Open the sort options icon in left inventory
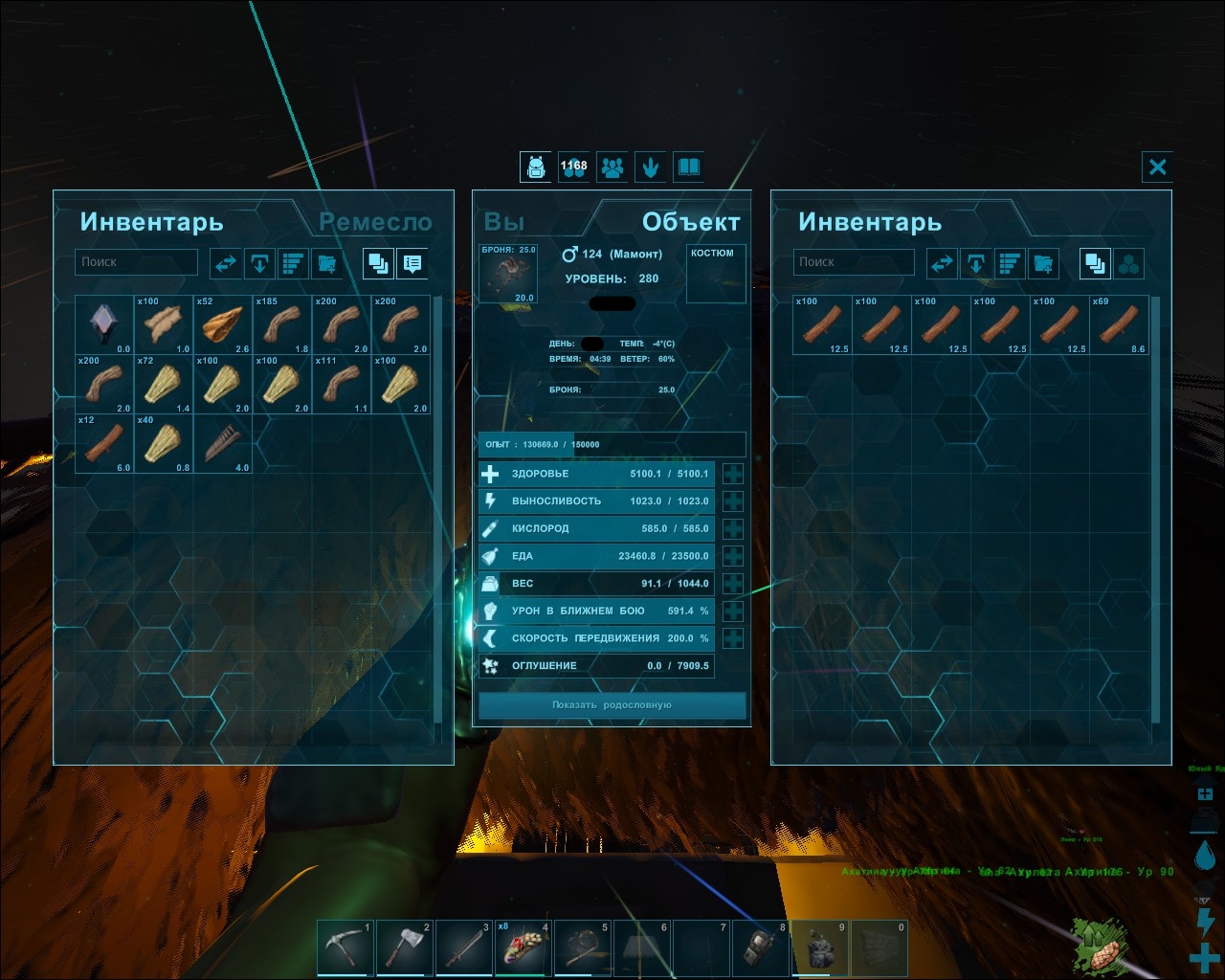Viewport: 1225px width, 980px height. click(x=293, y=263)
